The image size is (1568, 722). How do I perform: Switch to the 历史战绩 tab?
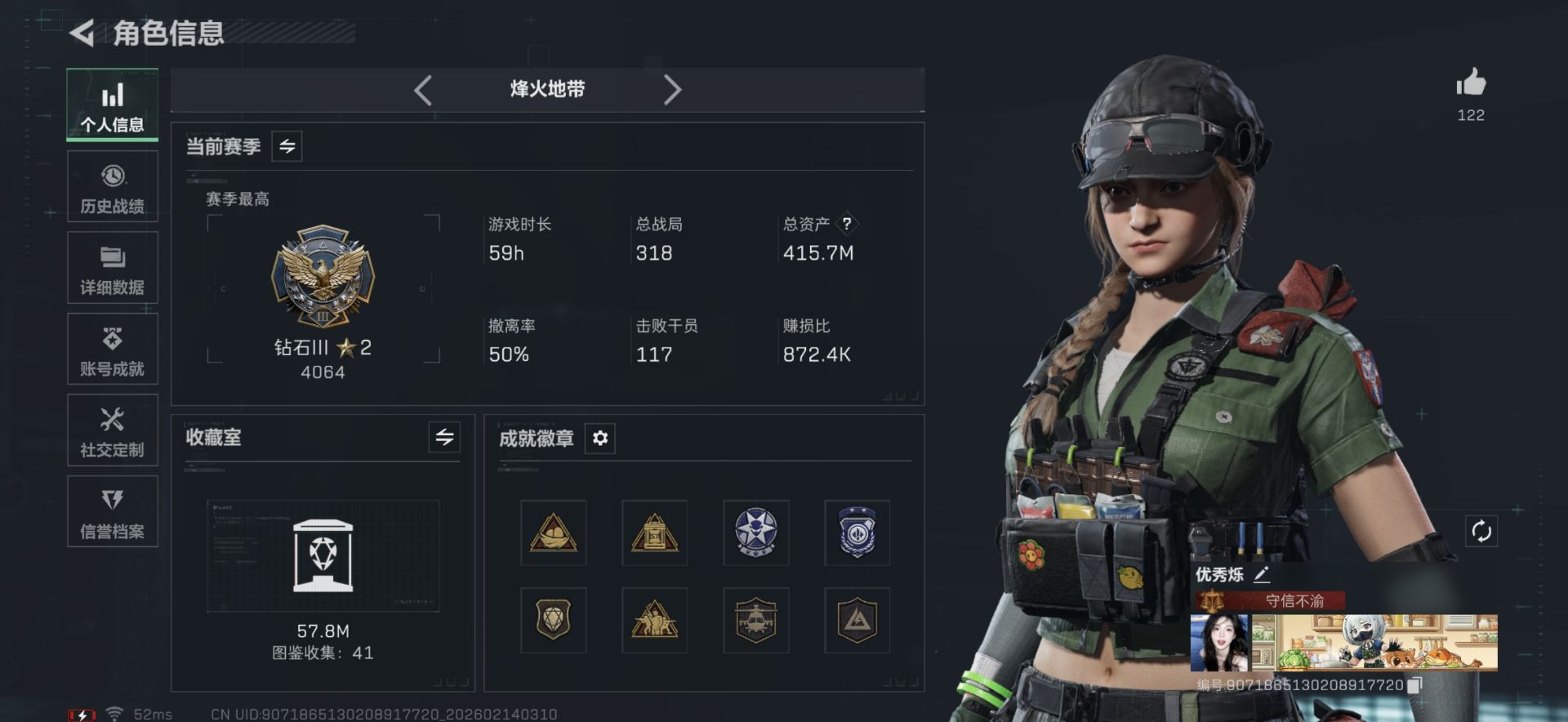click(x=113, y=186)
